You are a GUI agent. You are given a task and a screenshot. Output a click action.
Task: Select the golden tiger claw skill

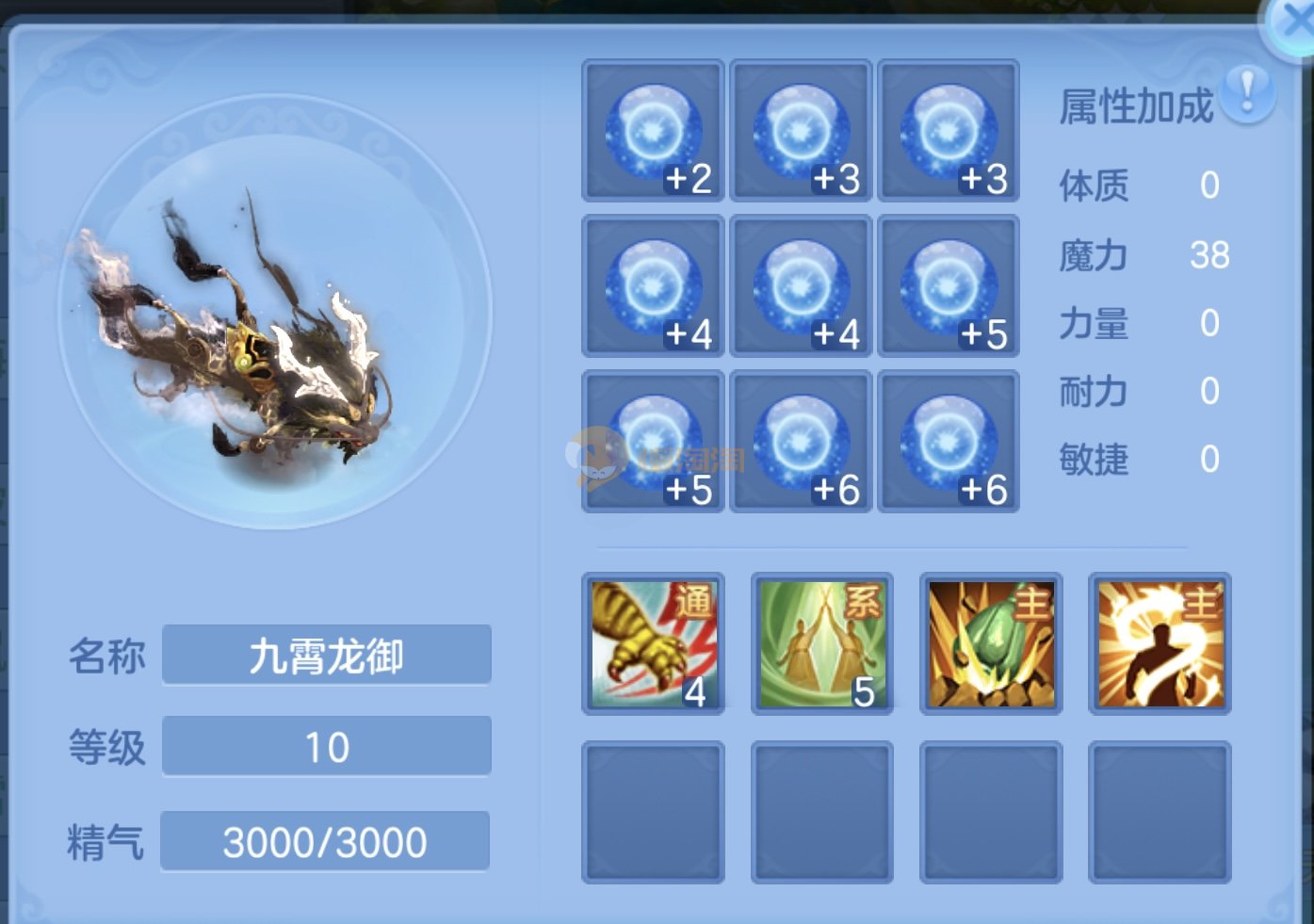(653, 644)
